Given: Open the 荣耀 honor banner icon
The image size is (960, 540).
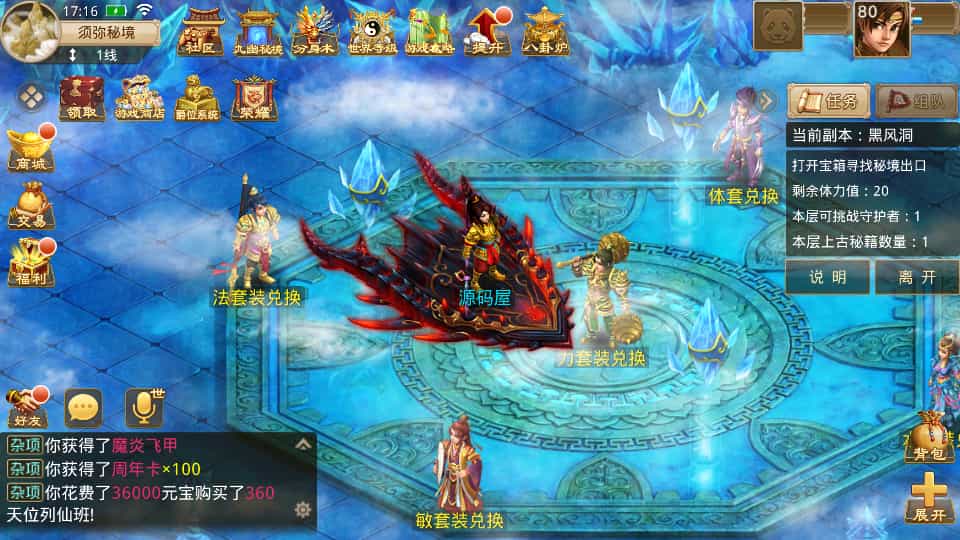Looking at the screenshot, I should click(x=254, y=98).
